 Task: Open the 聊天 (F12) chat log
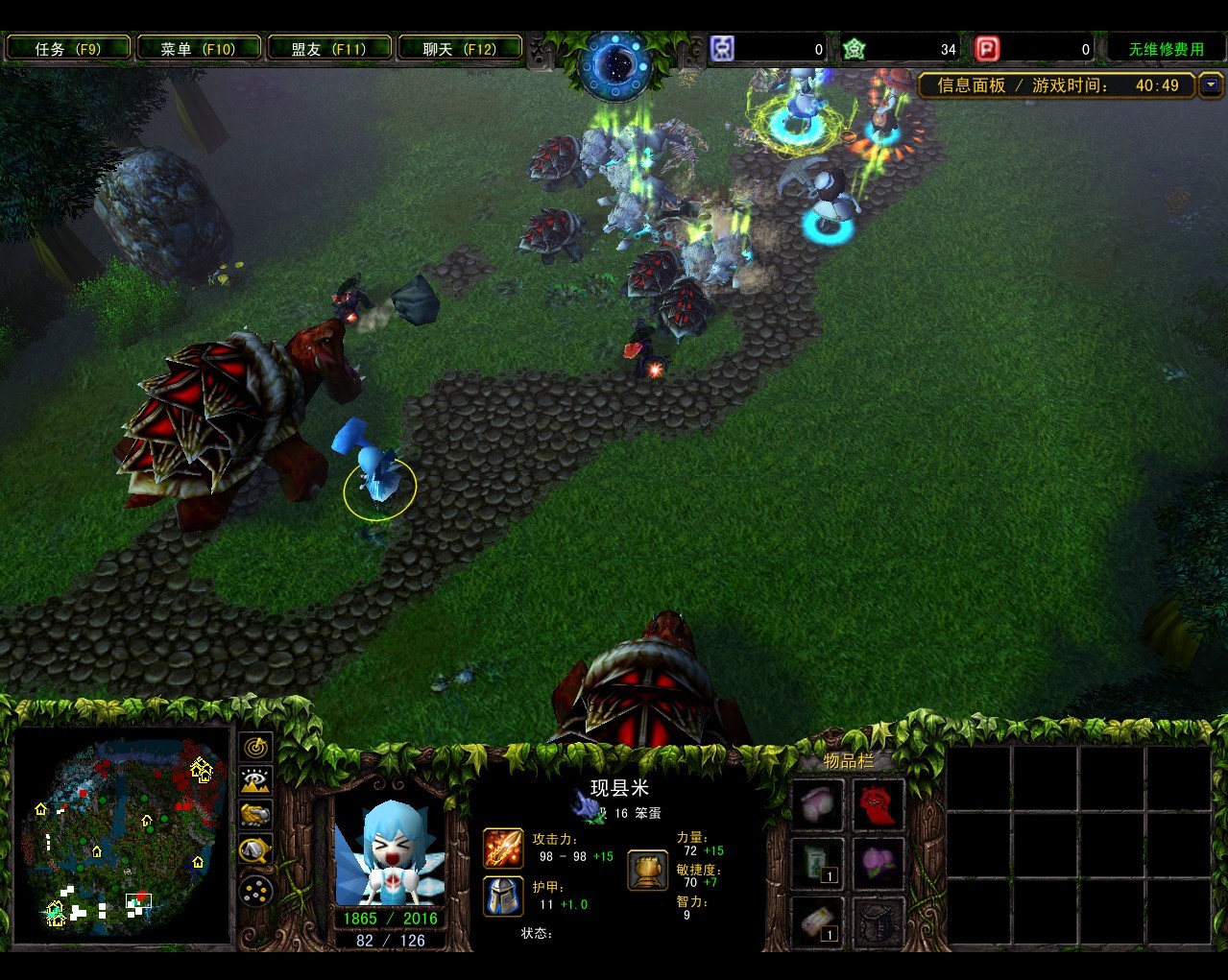click(459, 48)
